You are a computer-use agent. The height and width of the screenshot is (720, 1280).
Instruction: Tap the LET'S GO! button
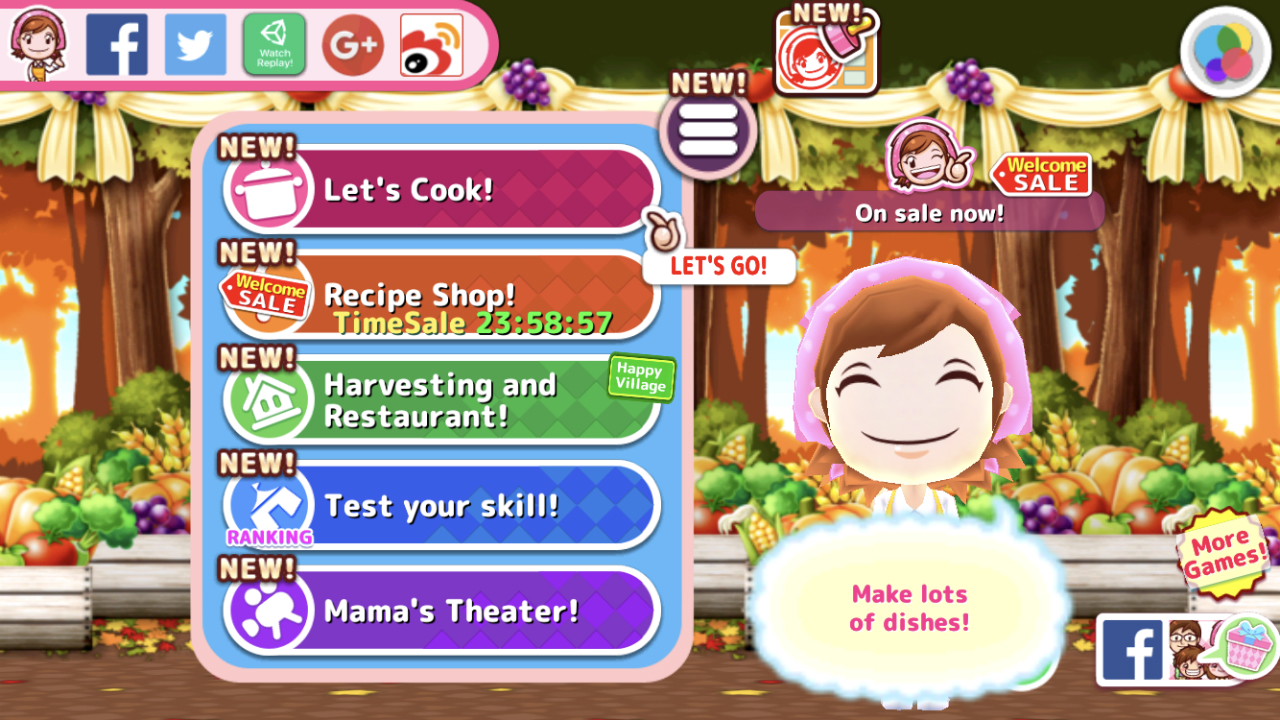[718, 266]
